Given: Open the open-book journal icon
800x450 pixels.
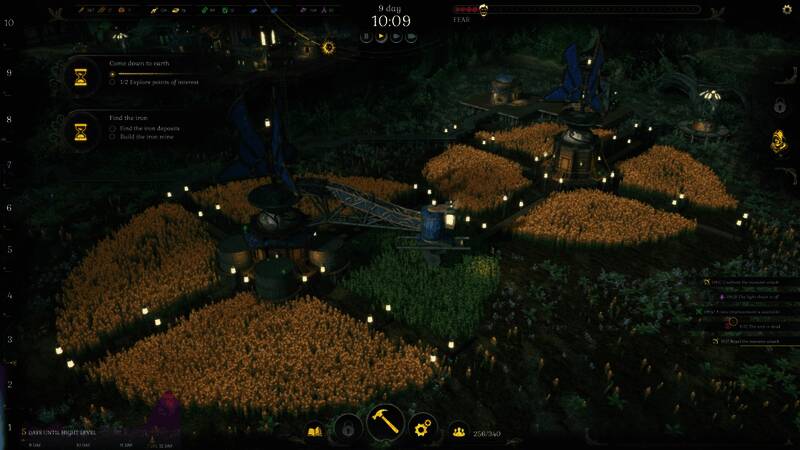Looking at the screenshot, I should pos(316,431).
